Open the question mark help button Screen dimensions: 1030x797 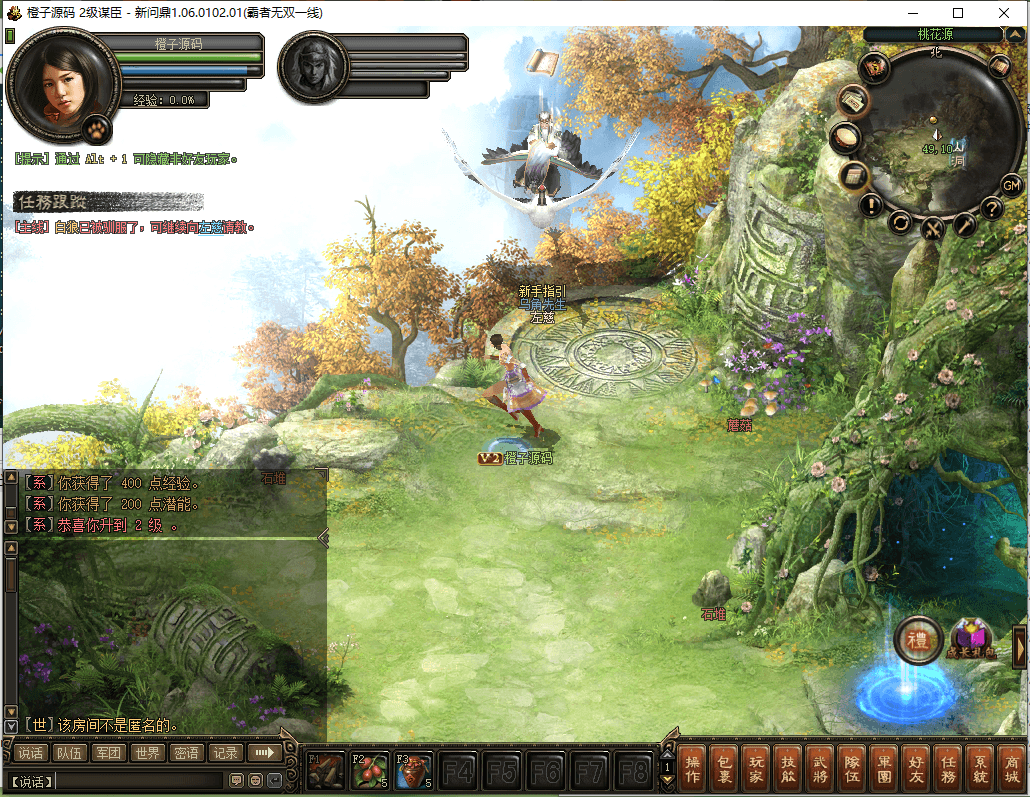[991, 209]
